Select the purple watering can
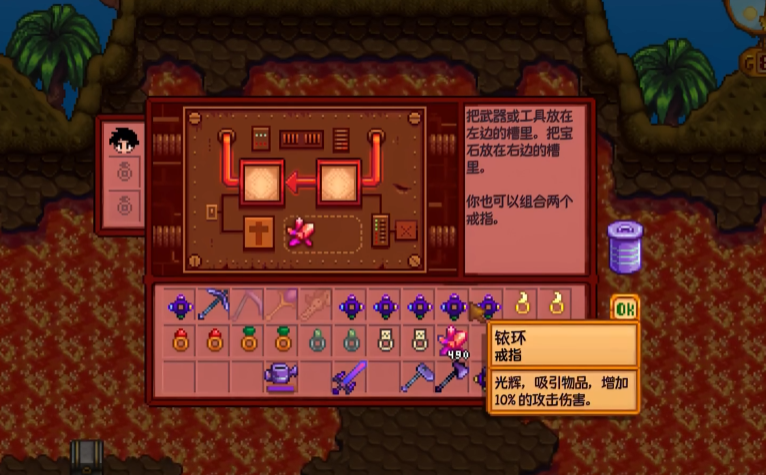The image size is (766, 475). pos(282,378)
